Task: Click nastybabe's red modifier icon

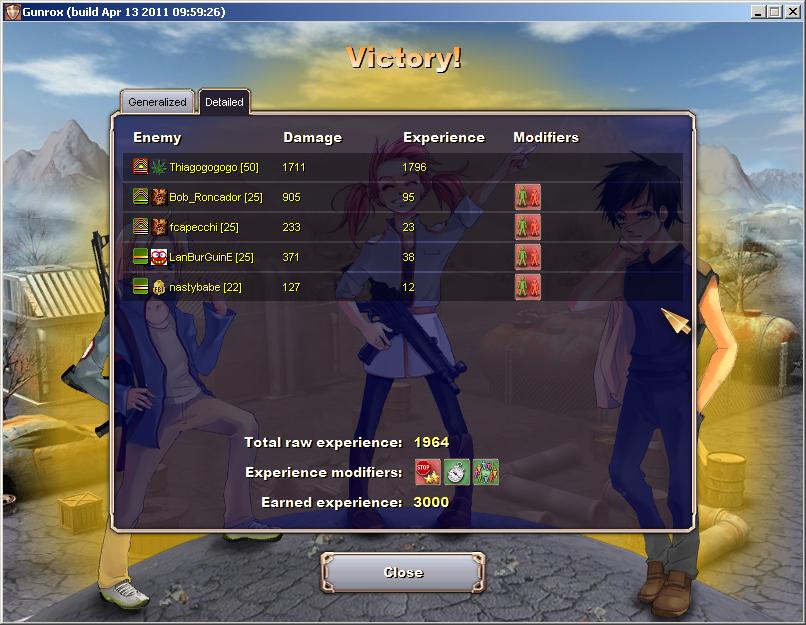Action: 527,287
